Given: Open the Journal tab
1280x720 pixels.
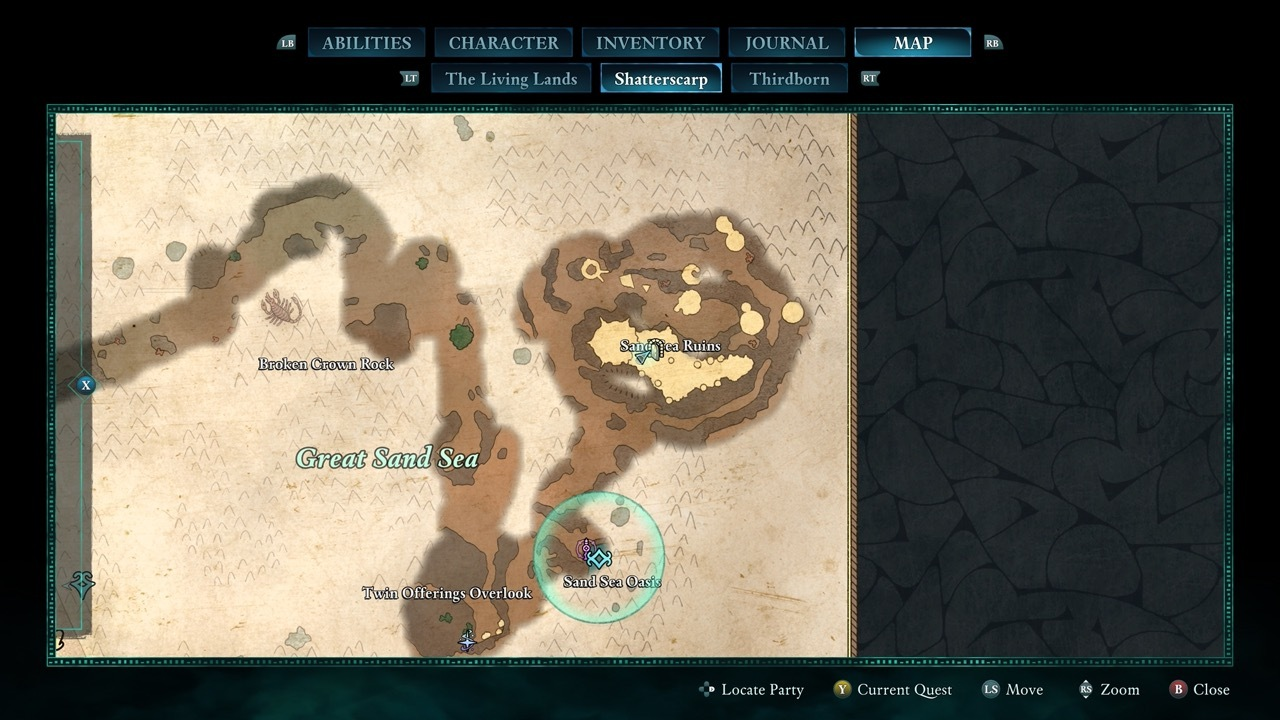Looking at the screenshot, I should (x=786, y=43).
